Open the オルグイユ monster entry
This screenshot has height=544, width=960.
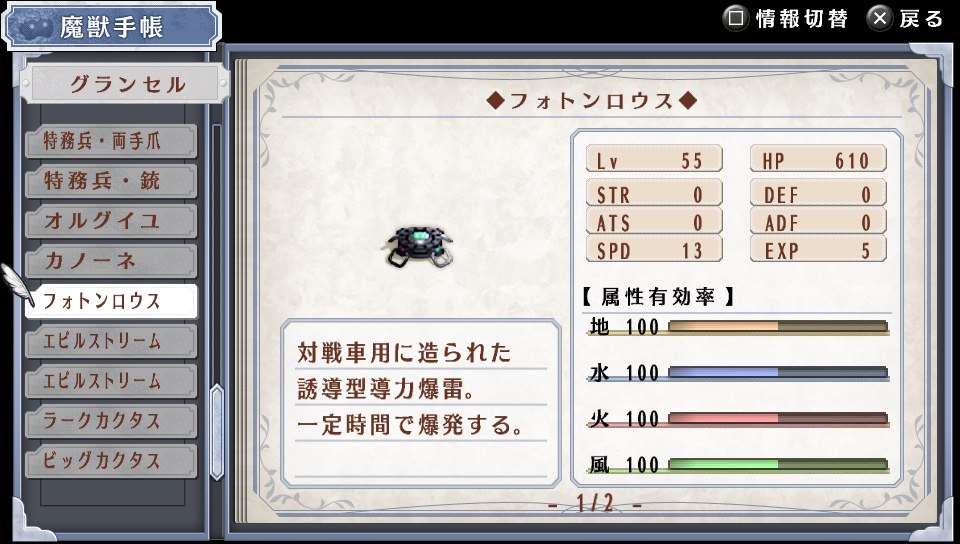point(110,222)
